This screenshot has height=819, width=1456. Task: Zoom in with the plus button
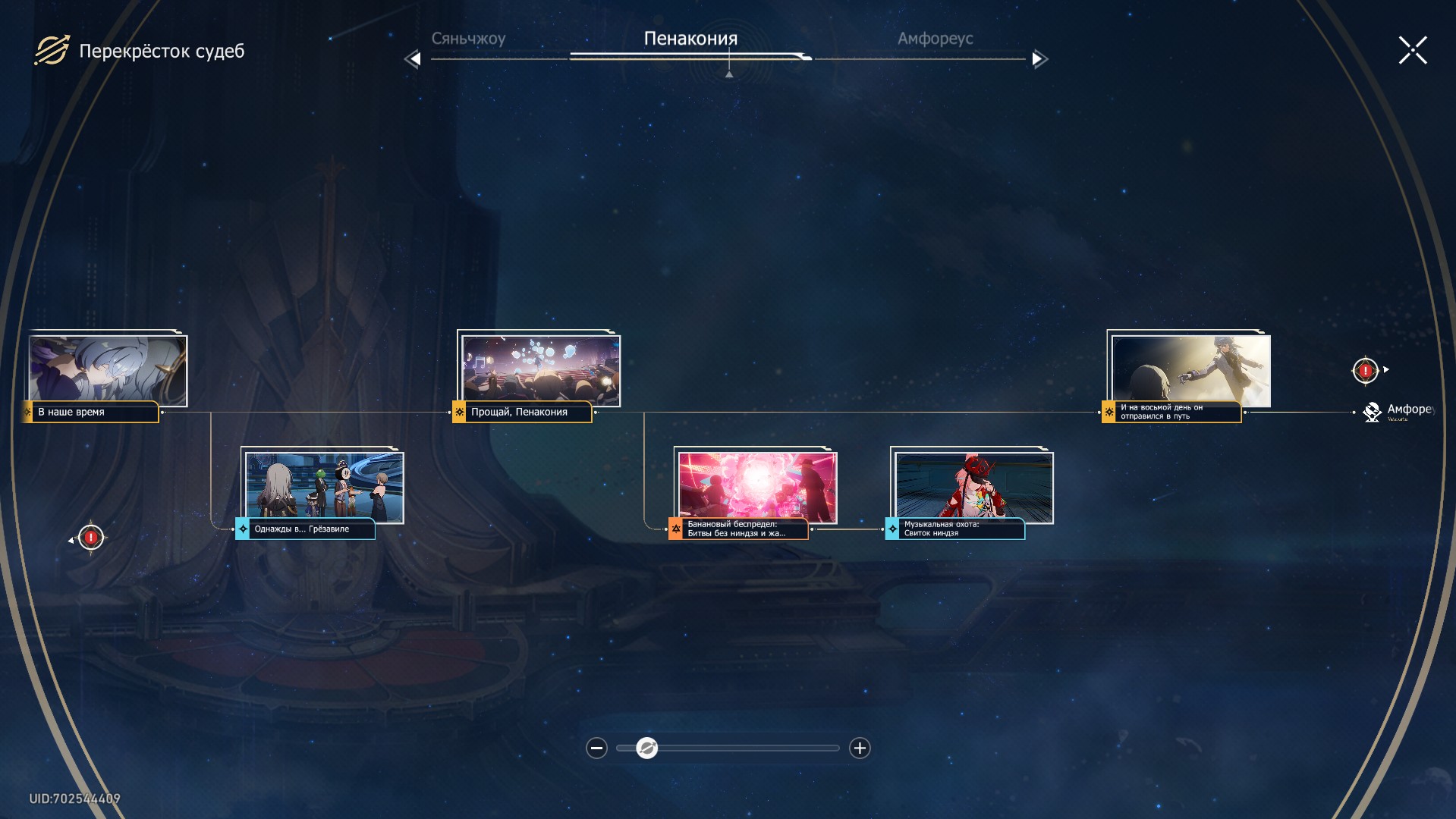[x=860, y=748]
